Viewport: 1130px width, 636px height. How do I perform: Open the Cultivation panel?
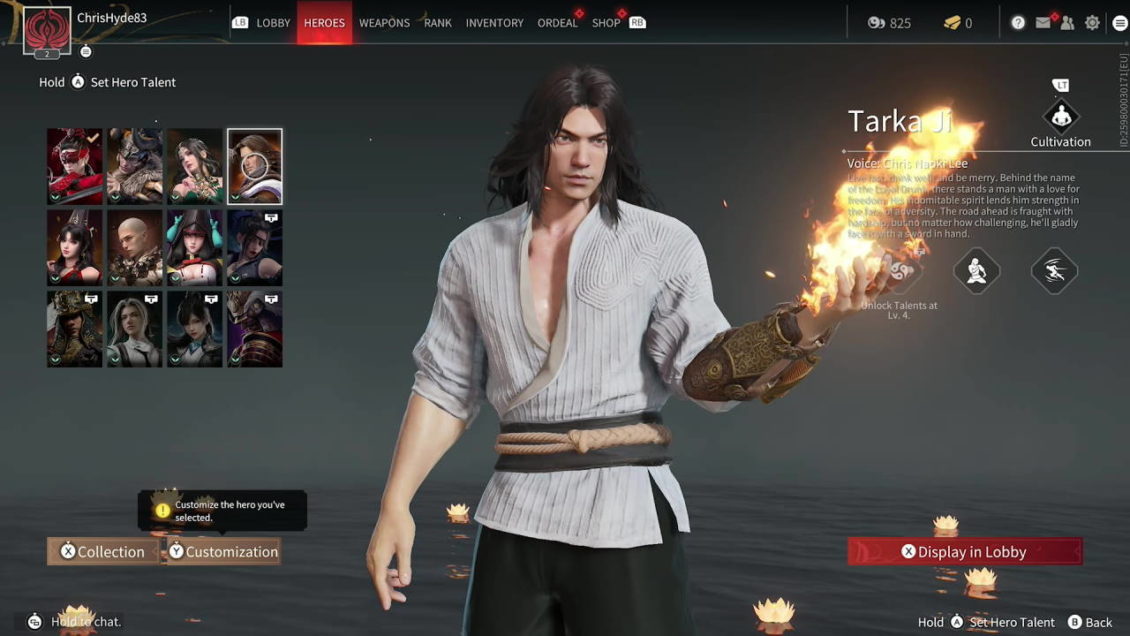pyautogui.click(x=1060, y=116)
